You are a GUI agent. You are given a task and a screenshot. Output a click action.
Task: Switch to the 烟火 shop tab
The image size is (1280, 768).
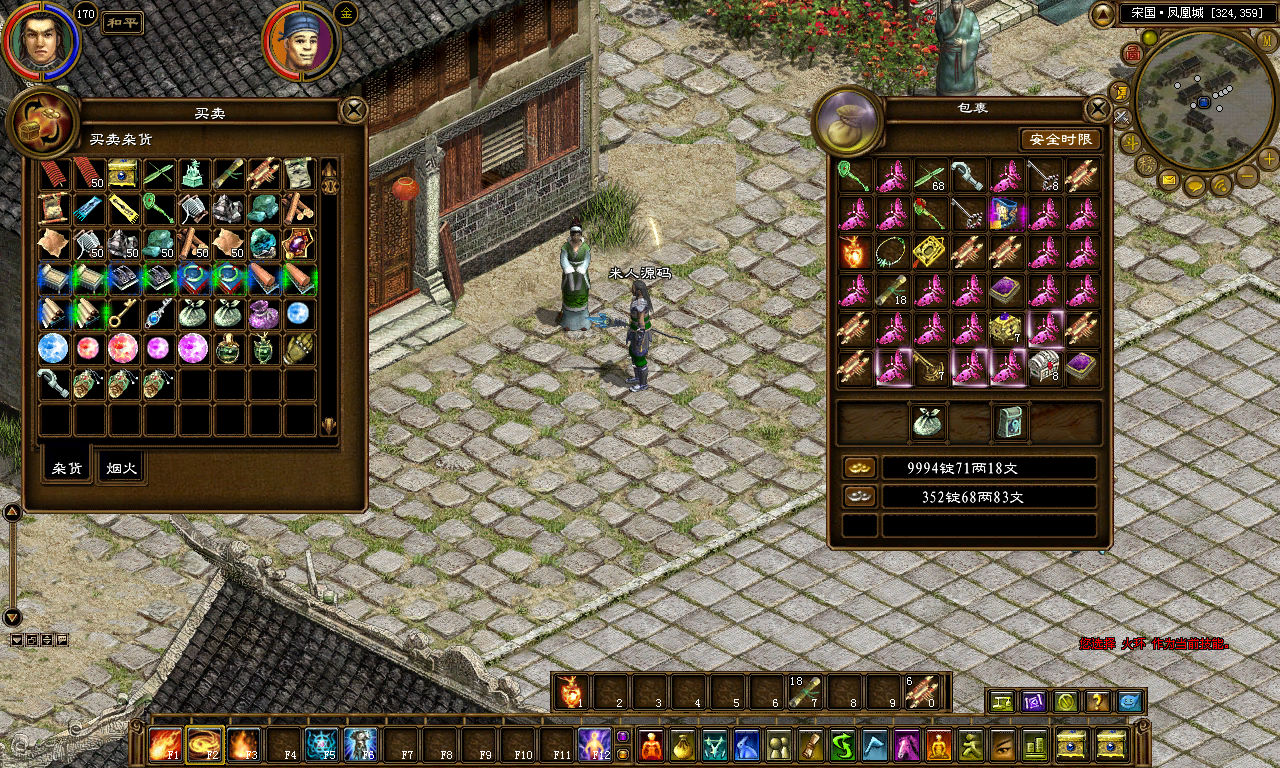(x=122, y=467)
